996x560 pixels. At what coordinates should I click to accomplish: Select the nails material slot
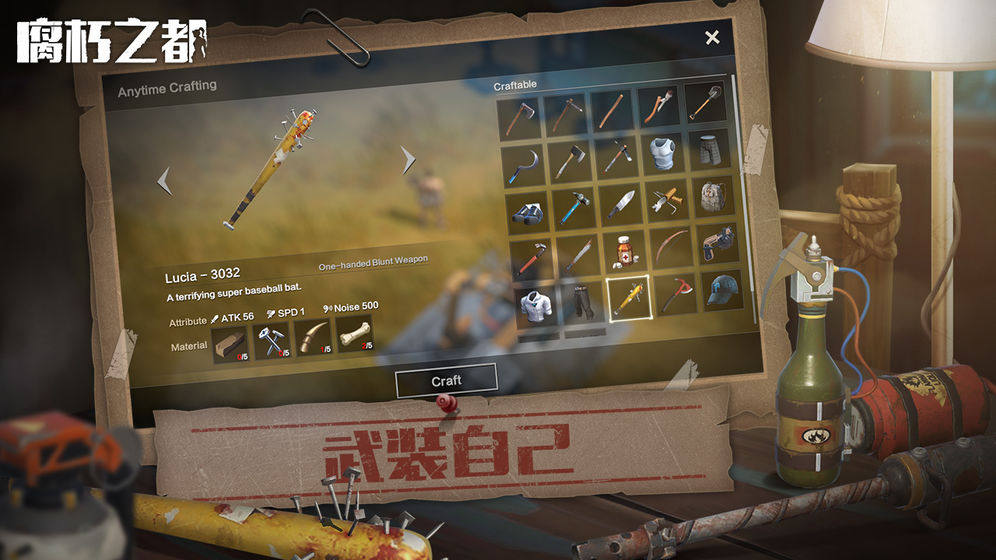[271, 342]
